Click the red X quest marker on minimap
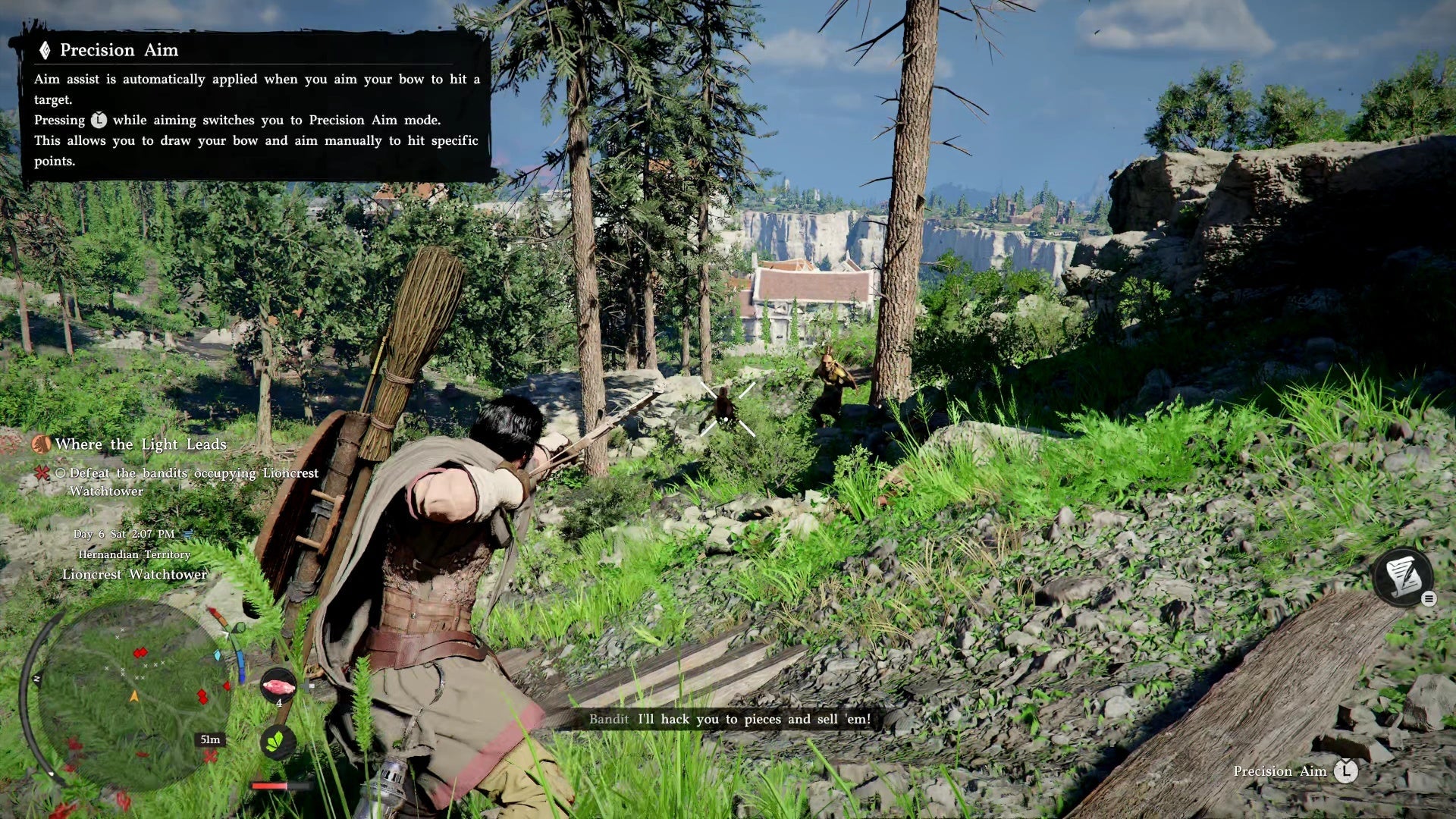The height and width of the screenshot is (819, 1456). coord(210,756)
